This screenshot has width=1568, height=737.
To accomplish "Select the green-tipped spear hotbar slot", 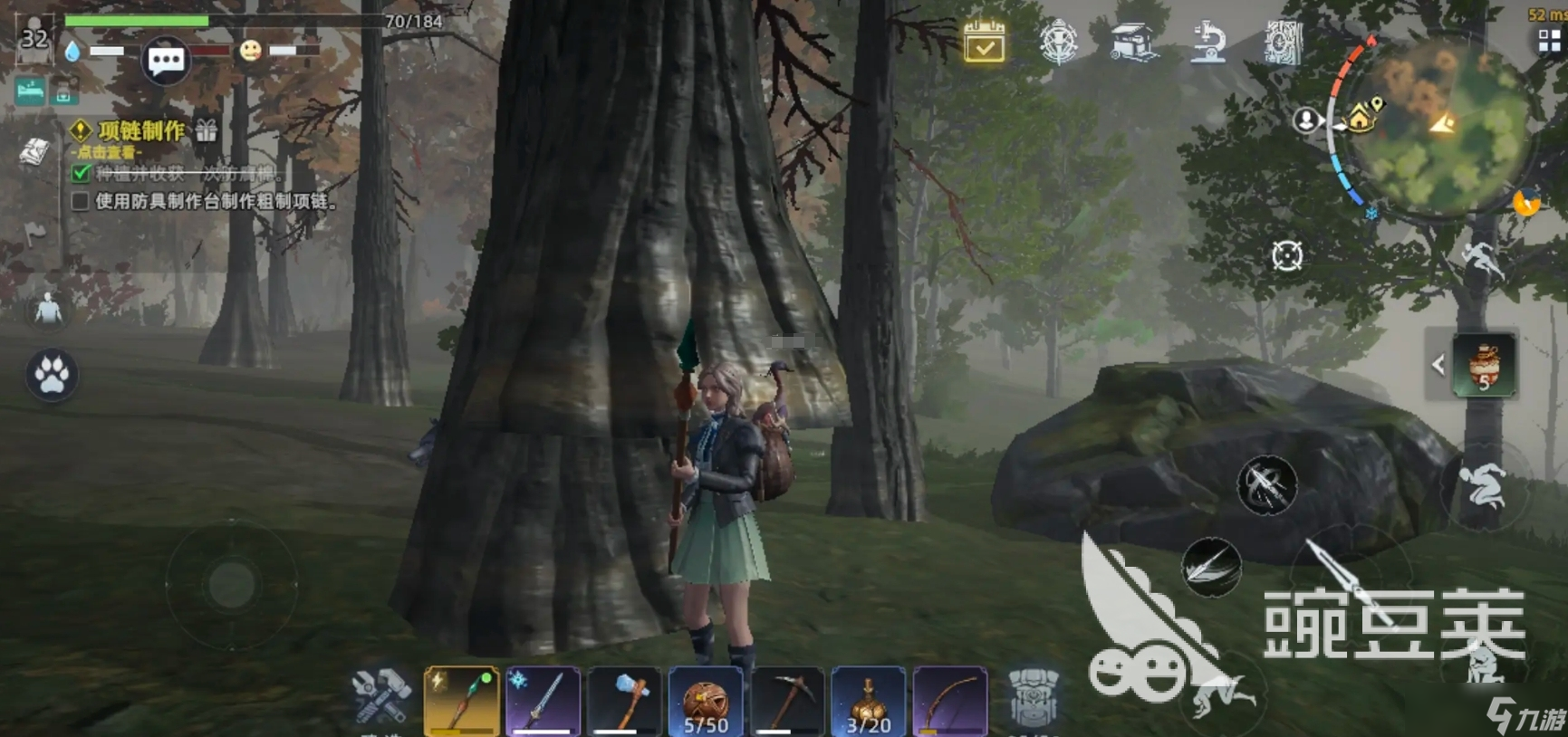I will tap(461, 701).
